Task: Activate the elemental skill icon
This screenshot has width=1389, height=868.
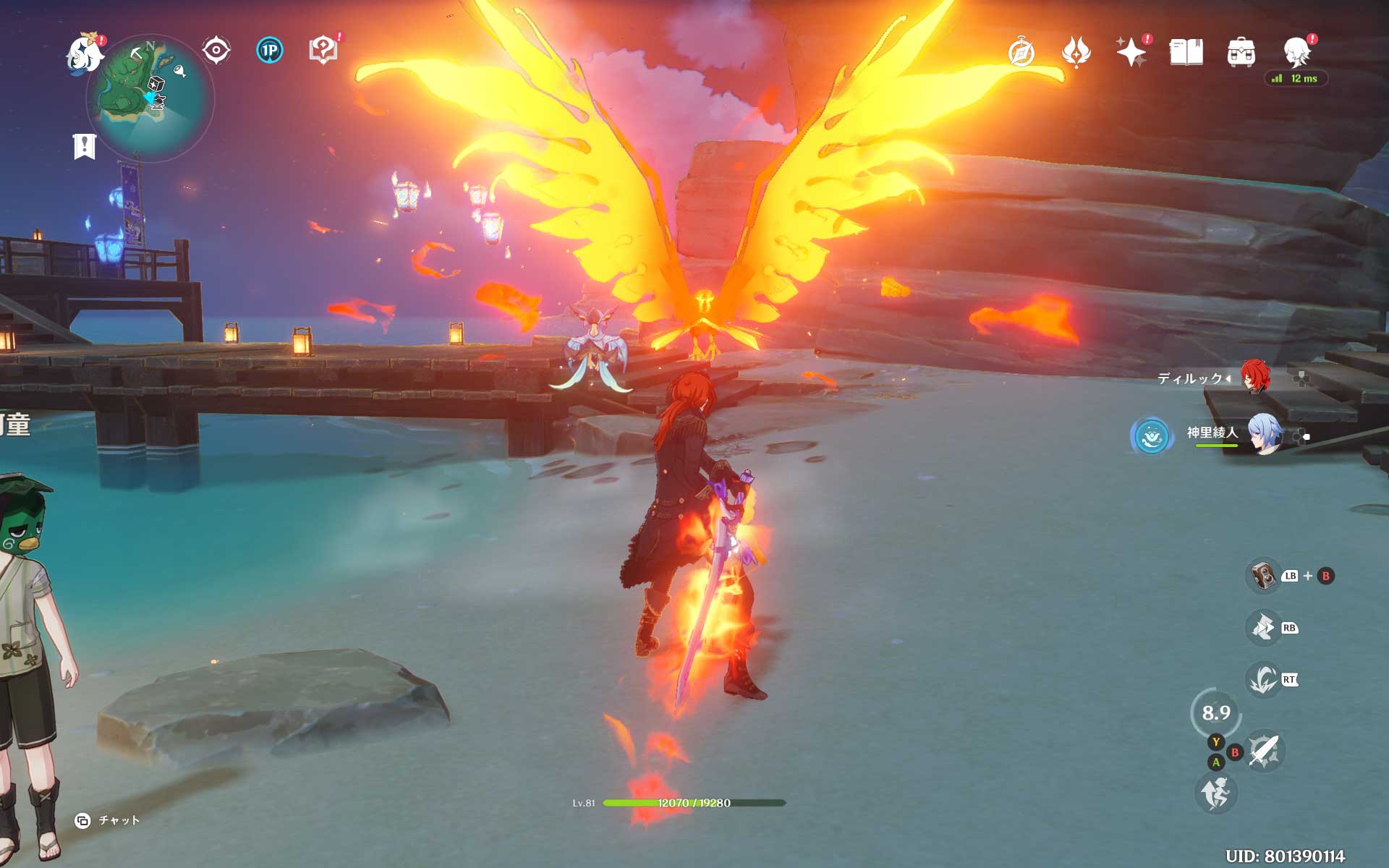Action: click(x=1263, y=627)
